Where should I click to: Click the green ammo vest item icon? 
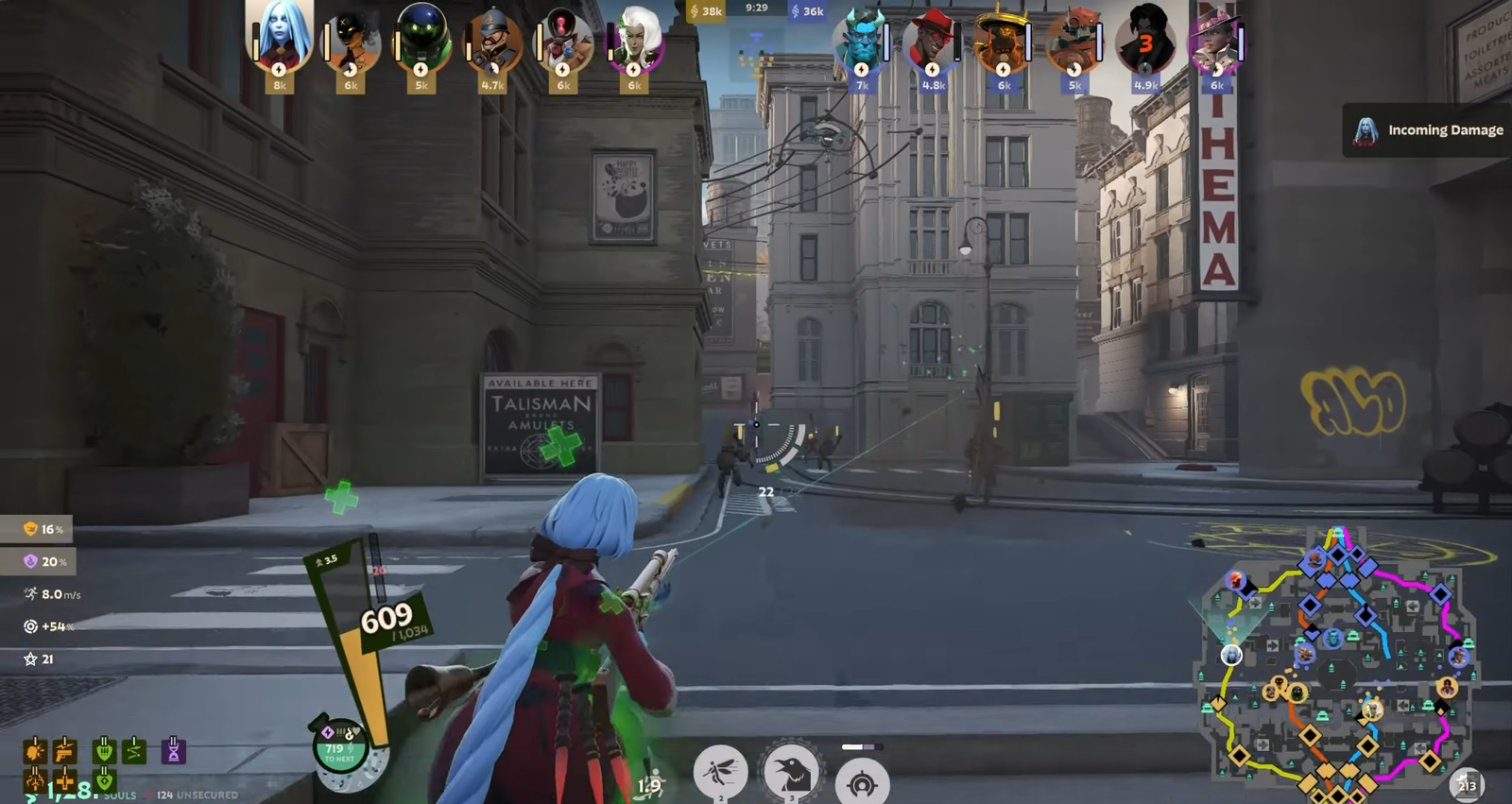coord(104,750)
